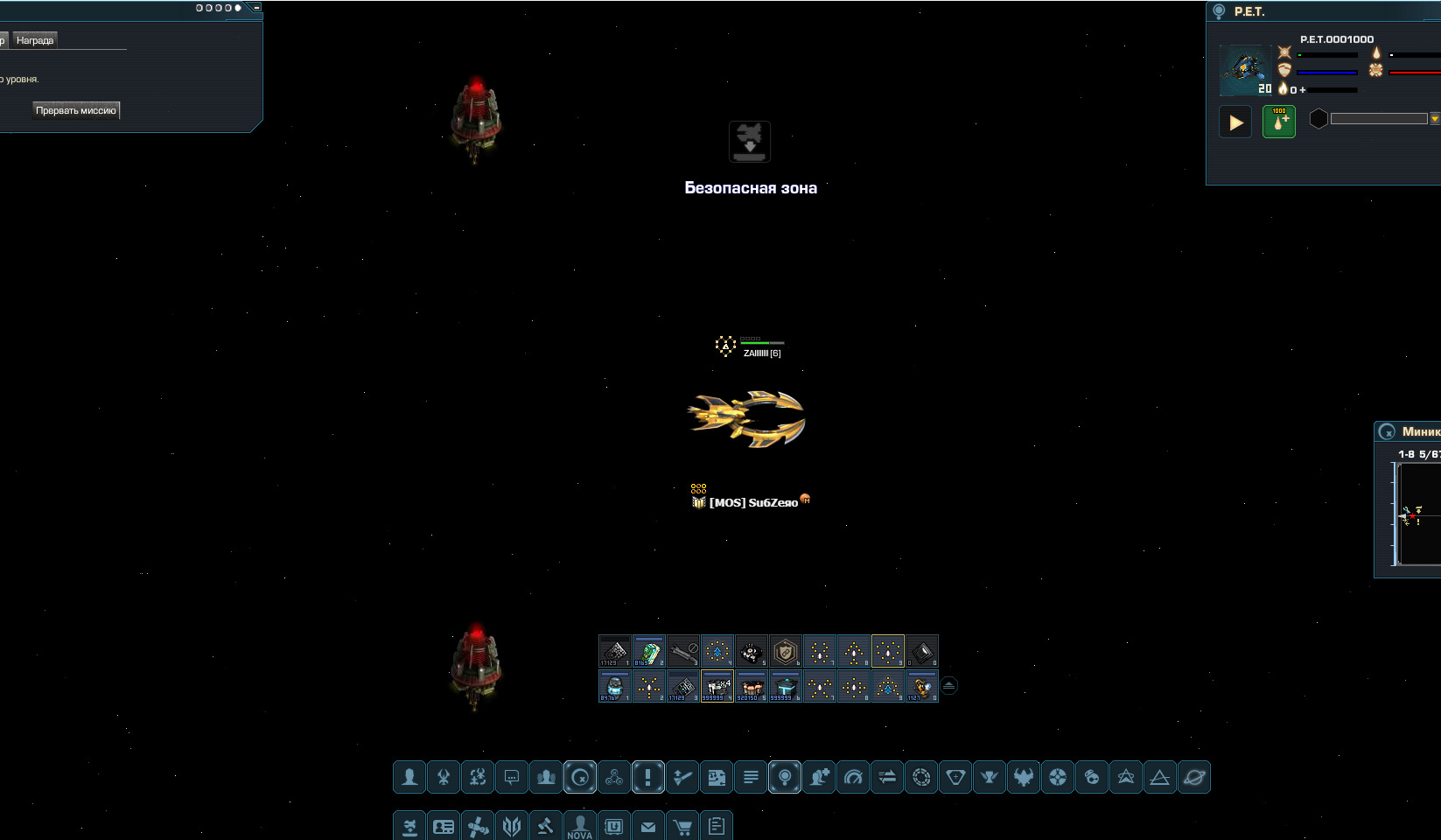Screen dimensions: 1441x840
Task: Select the wrench repair robot slot
Action: tap(682, 652)
